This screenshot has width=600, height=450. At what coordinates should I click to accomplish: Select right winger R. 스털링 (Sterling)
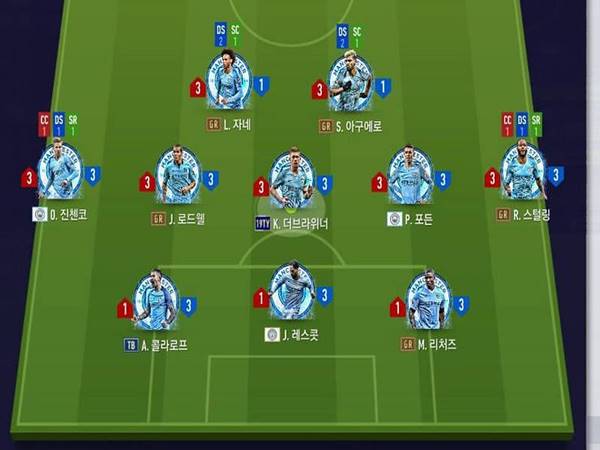524,172
